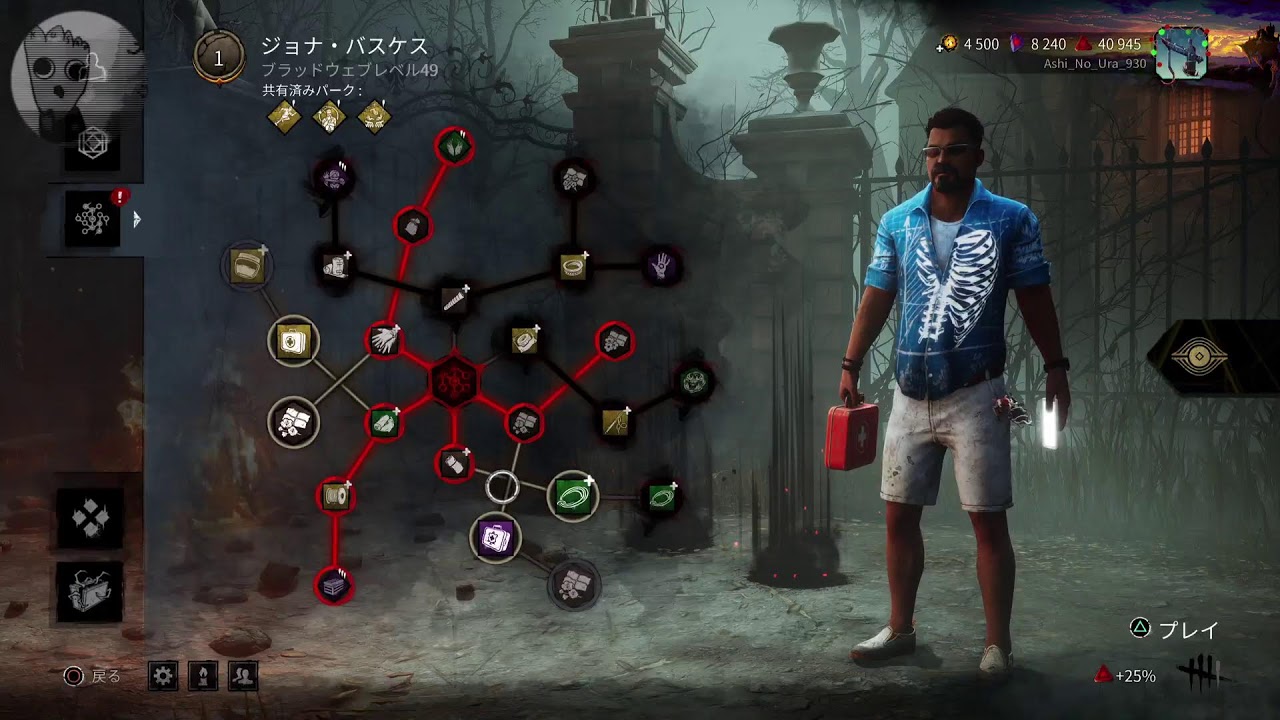Open the Bloodweb tab with red alert

coord(93,218)
